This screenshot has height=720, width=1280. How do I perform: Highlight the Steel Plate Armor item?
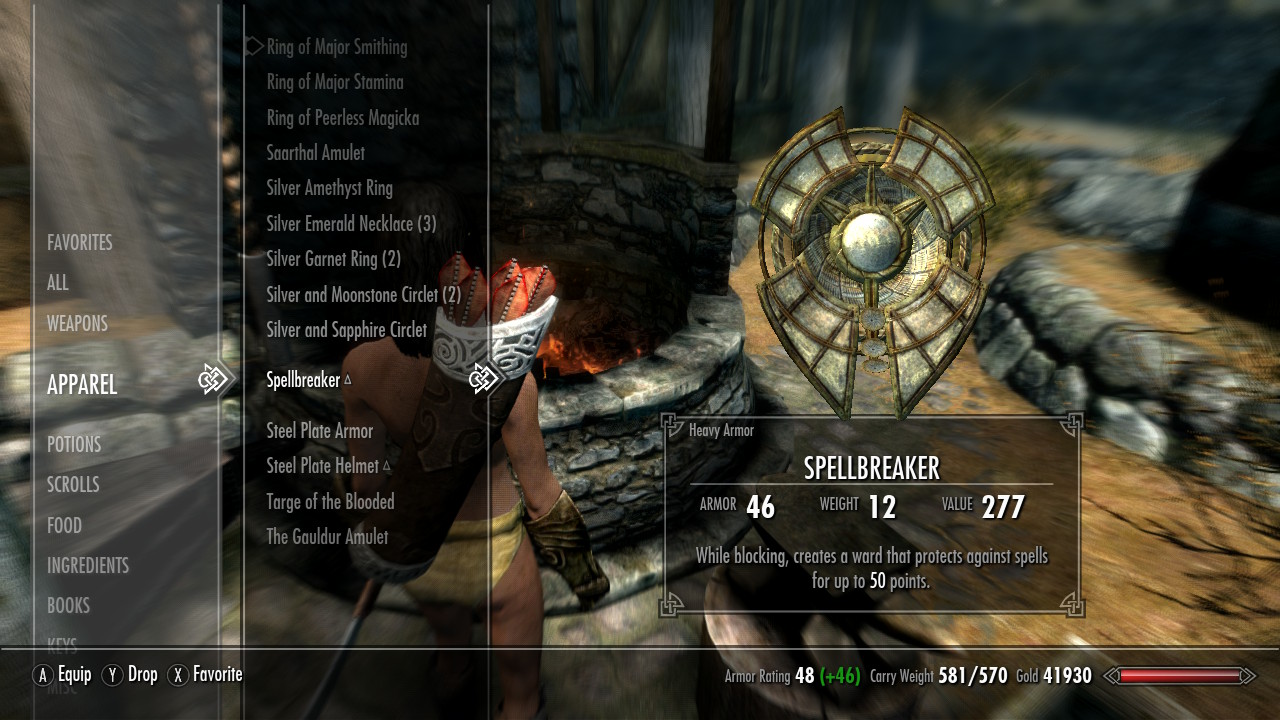(319, 431)
